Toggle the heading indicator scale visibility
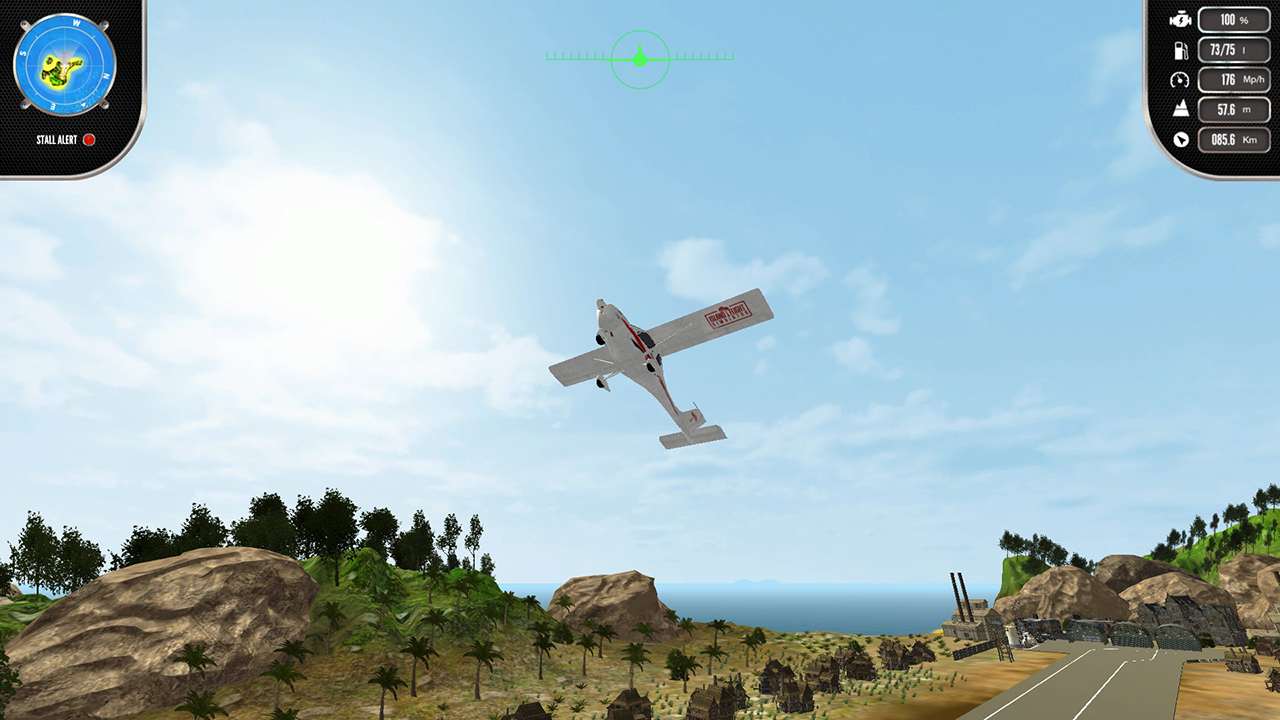The height and width of the screenshot is (720, 1280). click(x=640, y=57)
